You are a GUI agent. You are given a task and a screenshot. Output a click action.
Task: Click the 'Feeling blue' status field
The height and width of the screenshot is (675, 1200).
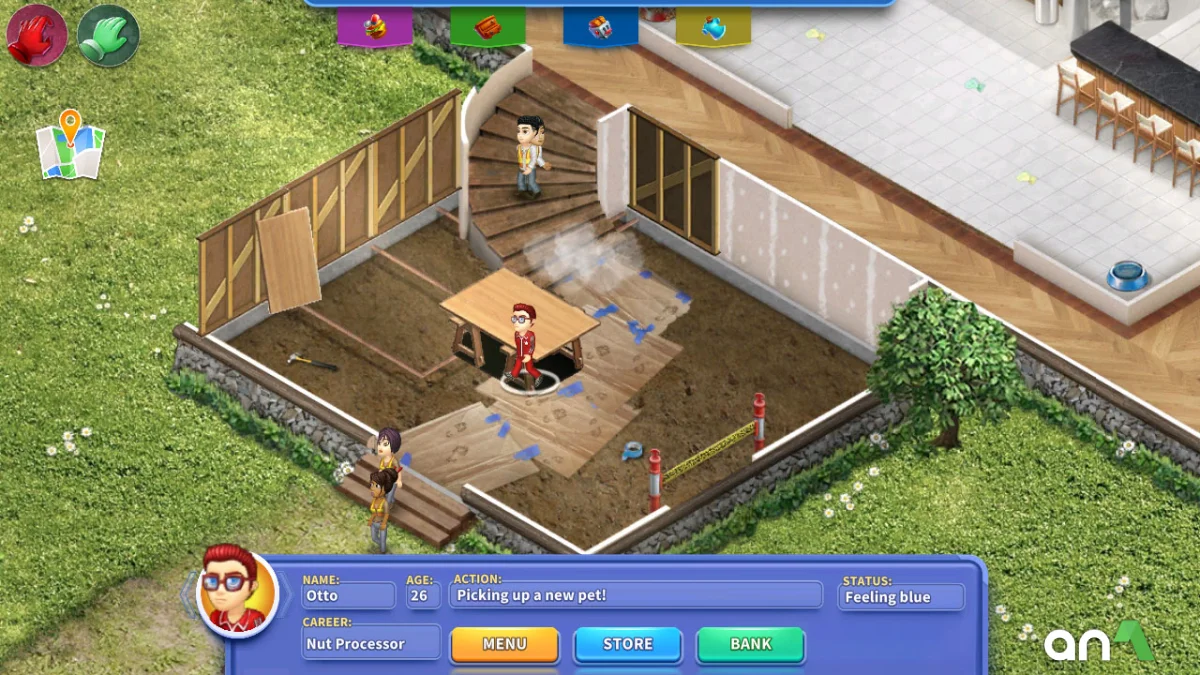point(901,597)
